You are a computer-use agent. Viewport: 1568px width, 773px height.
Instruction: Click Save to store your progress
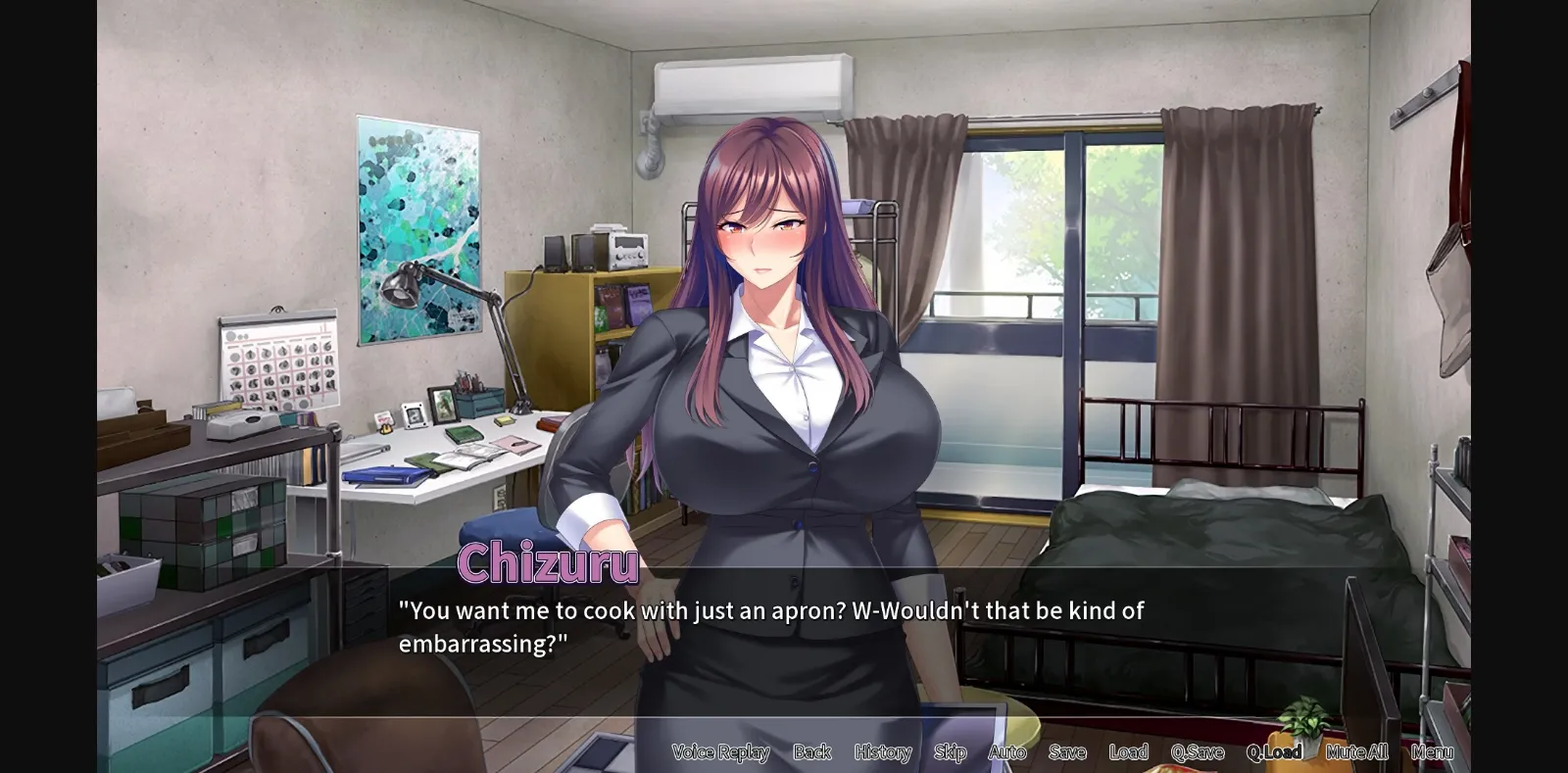pos(1067,751)
